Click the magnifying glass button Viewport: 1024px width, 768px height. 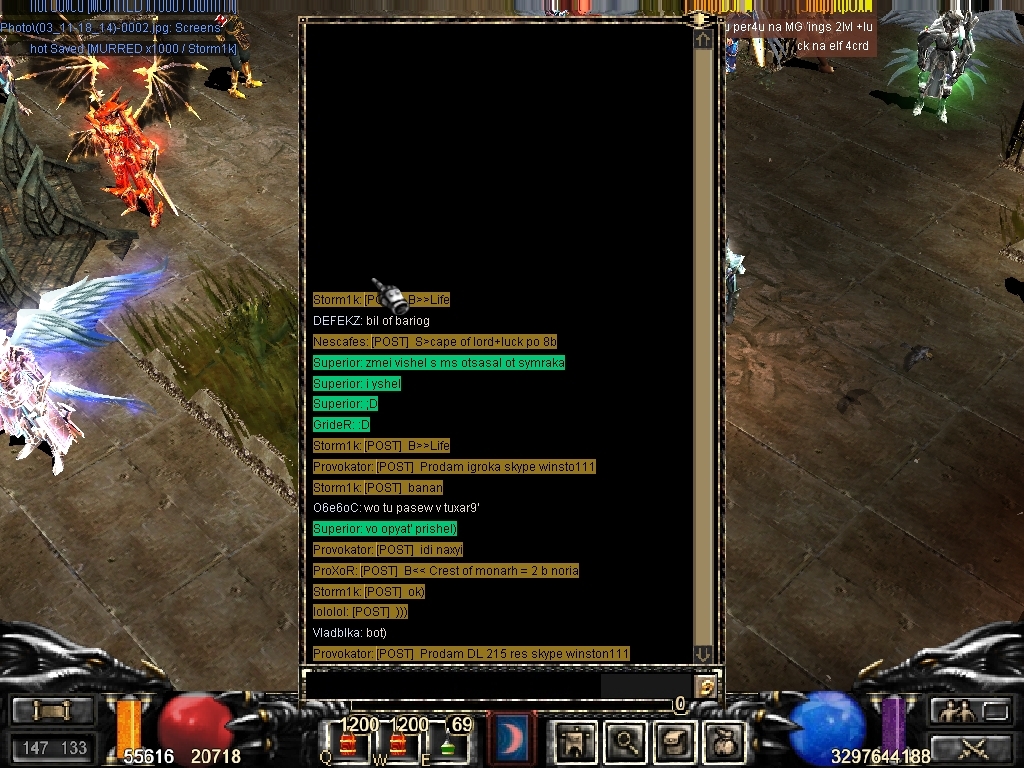pos(627,741)
